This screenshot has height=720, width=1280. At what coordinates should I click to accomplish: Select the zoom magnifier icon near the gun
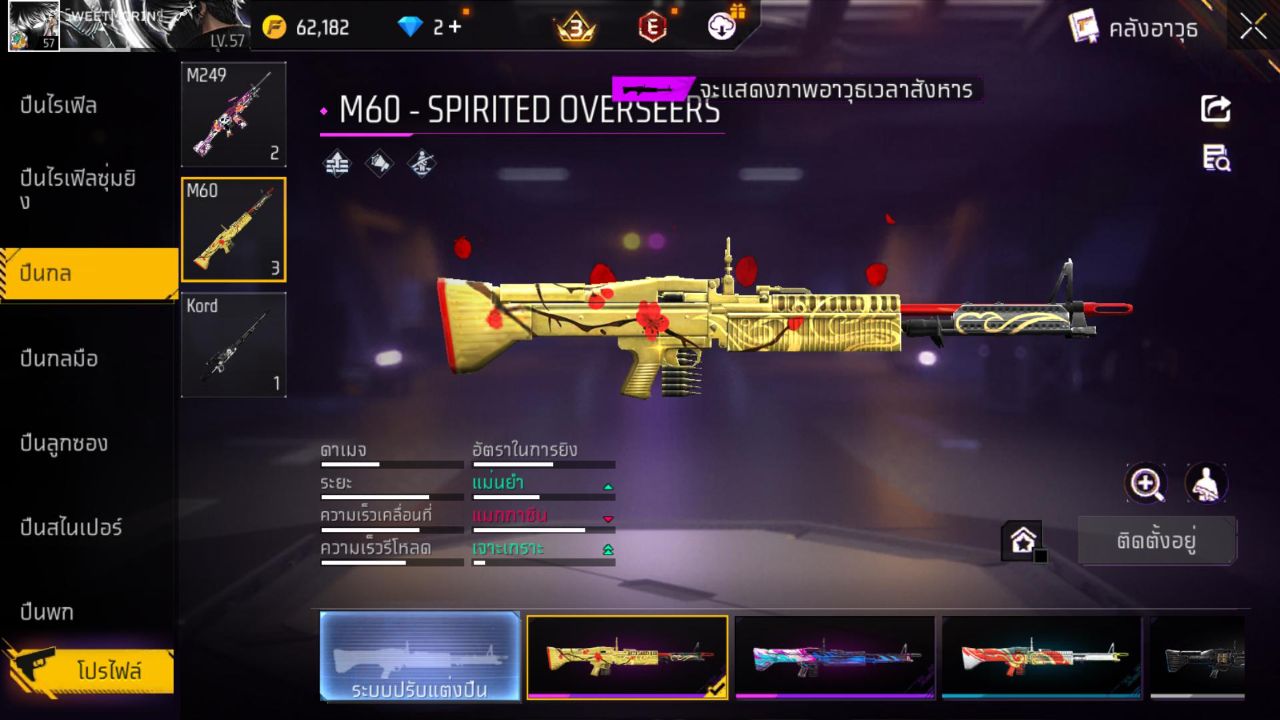pos(1146,484)
